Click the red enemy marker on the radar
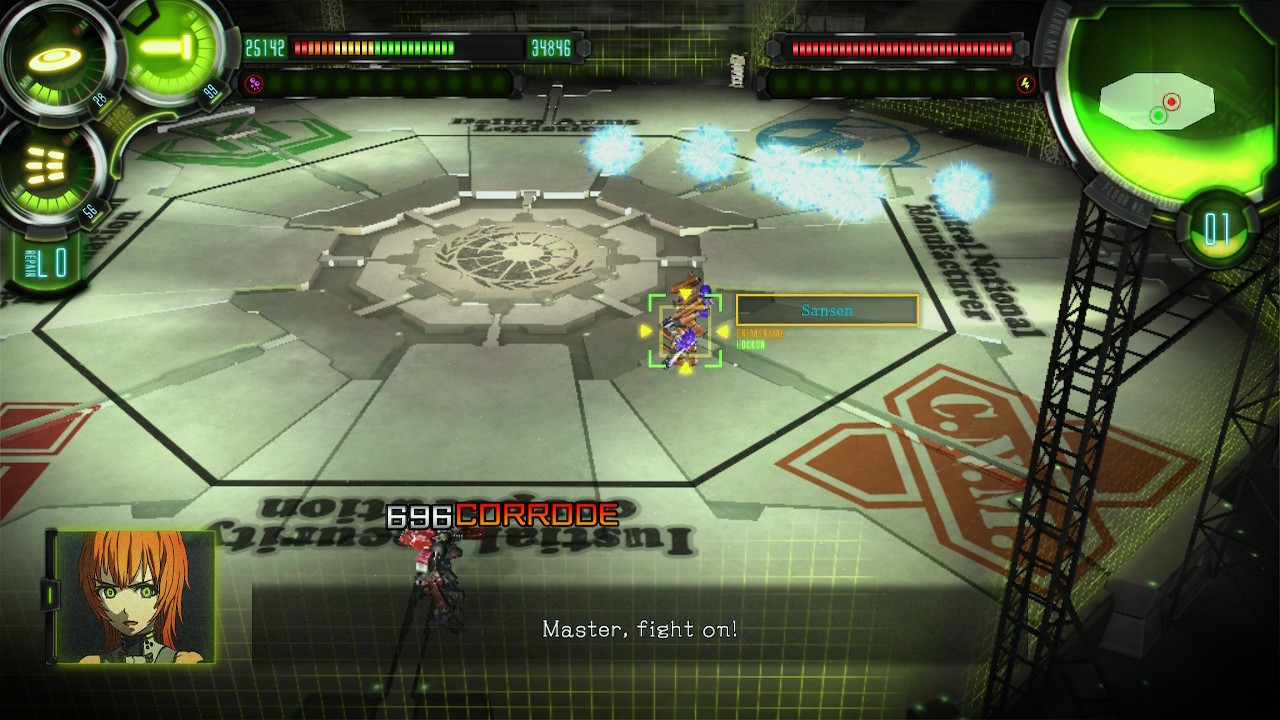The image size is (1280, 720). point(1171,101)
